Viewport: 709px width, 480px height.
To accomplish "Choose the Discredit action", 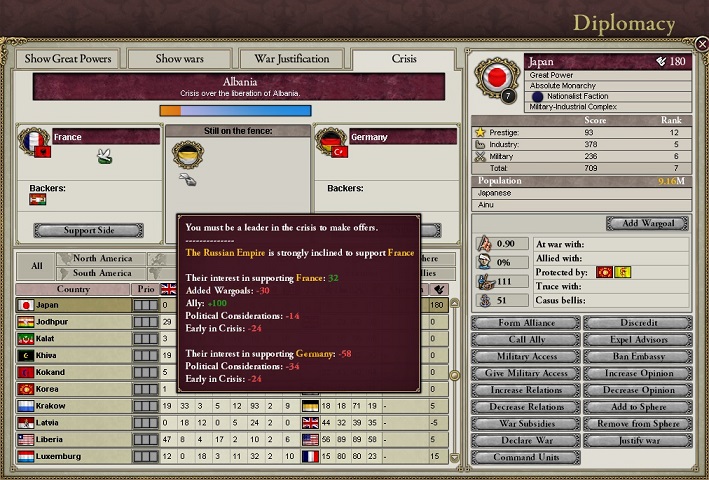I will click(636, 322).
